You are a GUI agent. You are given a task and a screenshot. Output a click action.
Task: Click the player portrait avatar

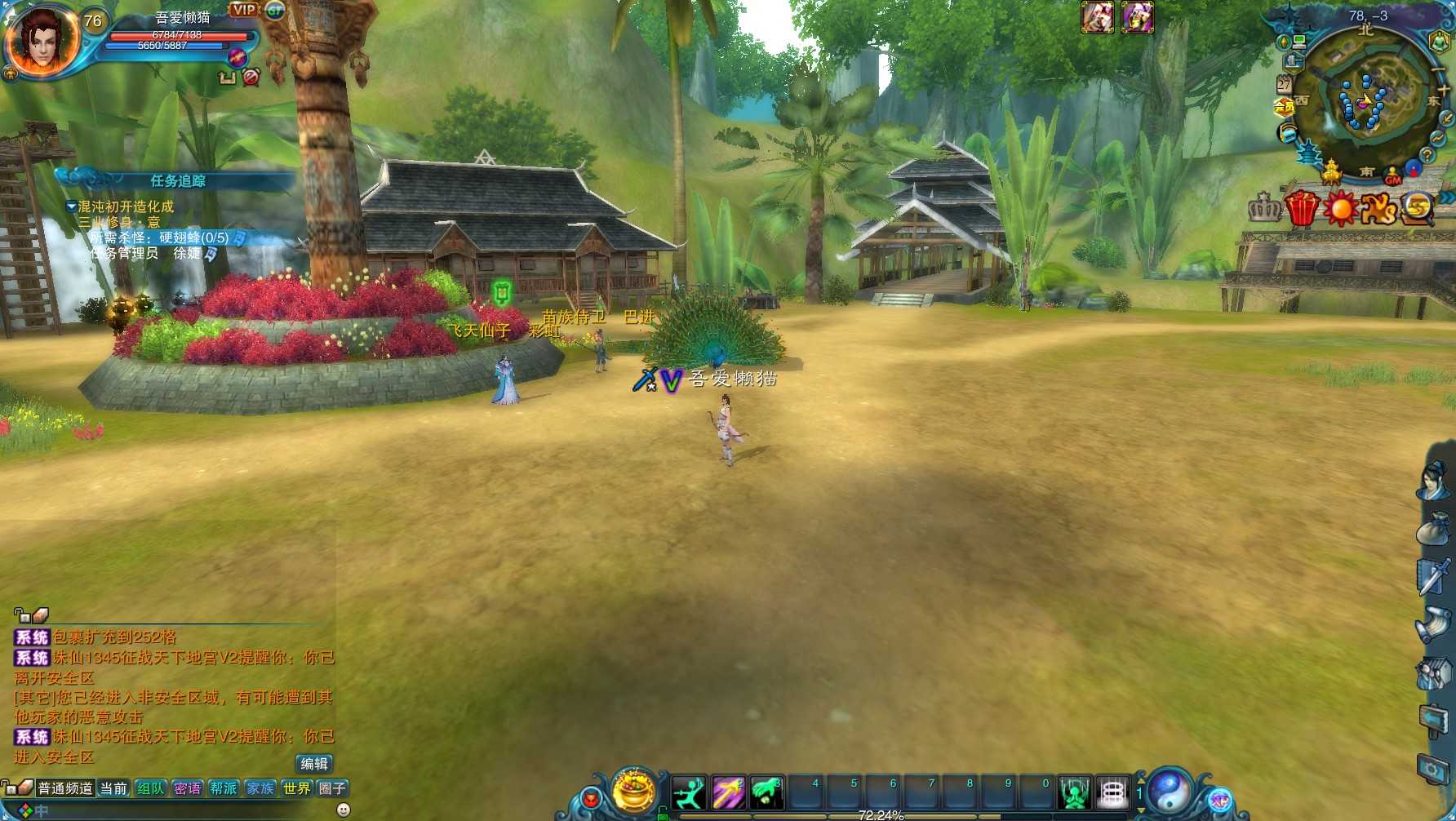(x=41, y=39)
